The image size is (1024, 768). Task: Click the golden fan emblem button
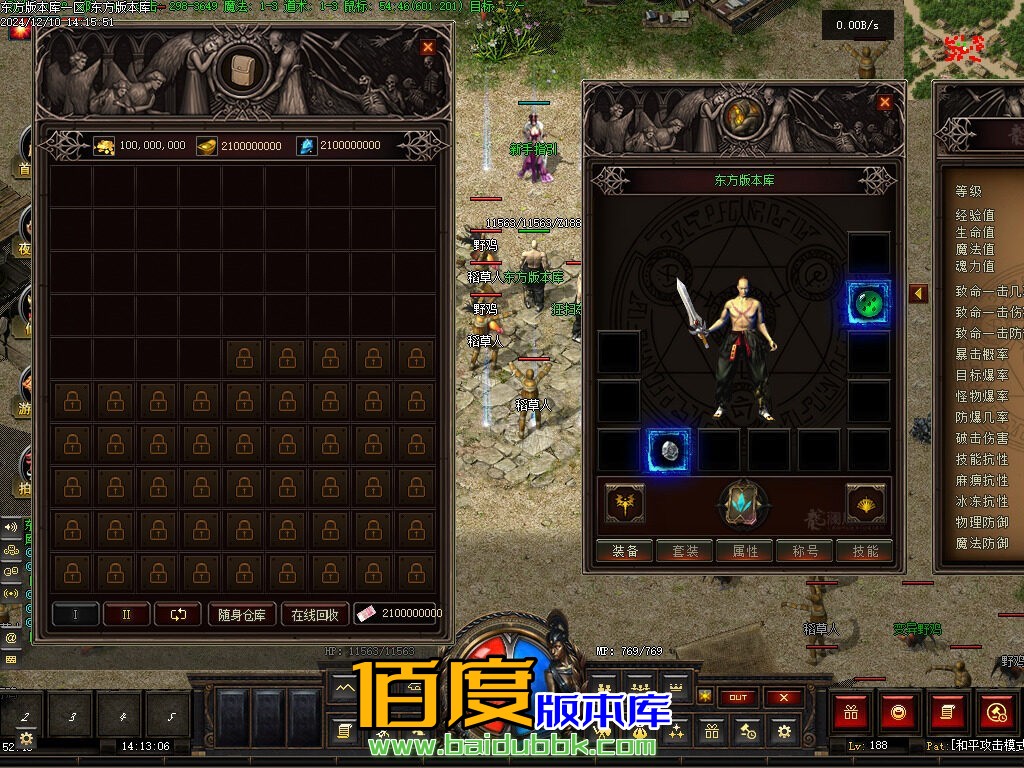click(866, 503)
